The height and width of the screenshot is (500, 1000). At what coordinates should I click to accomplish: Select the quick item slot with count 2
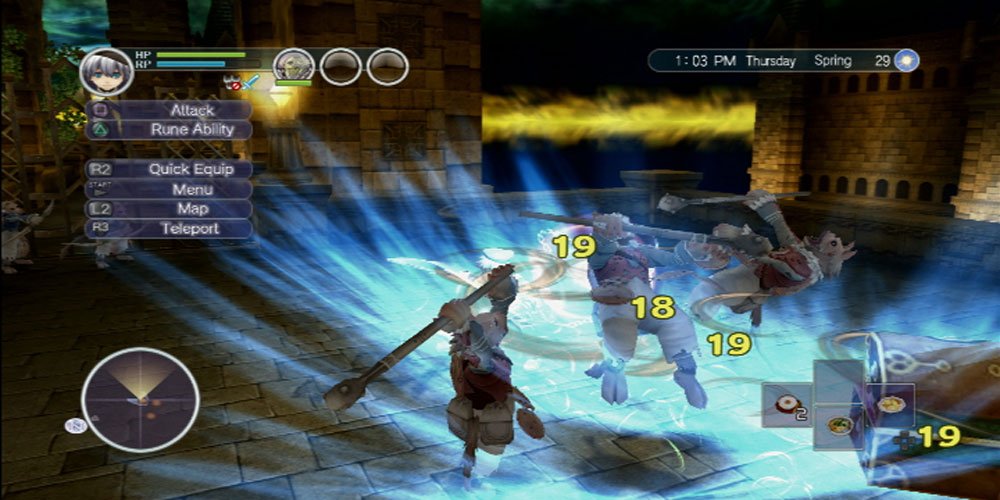(785, 405)
